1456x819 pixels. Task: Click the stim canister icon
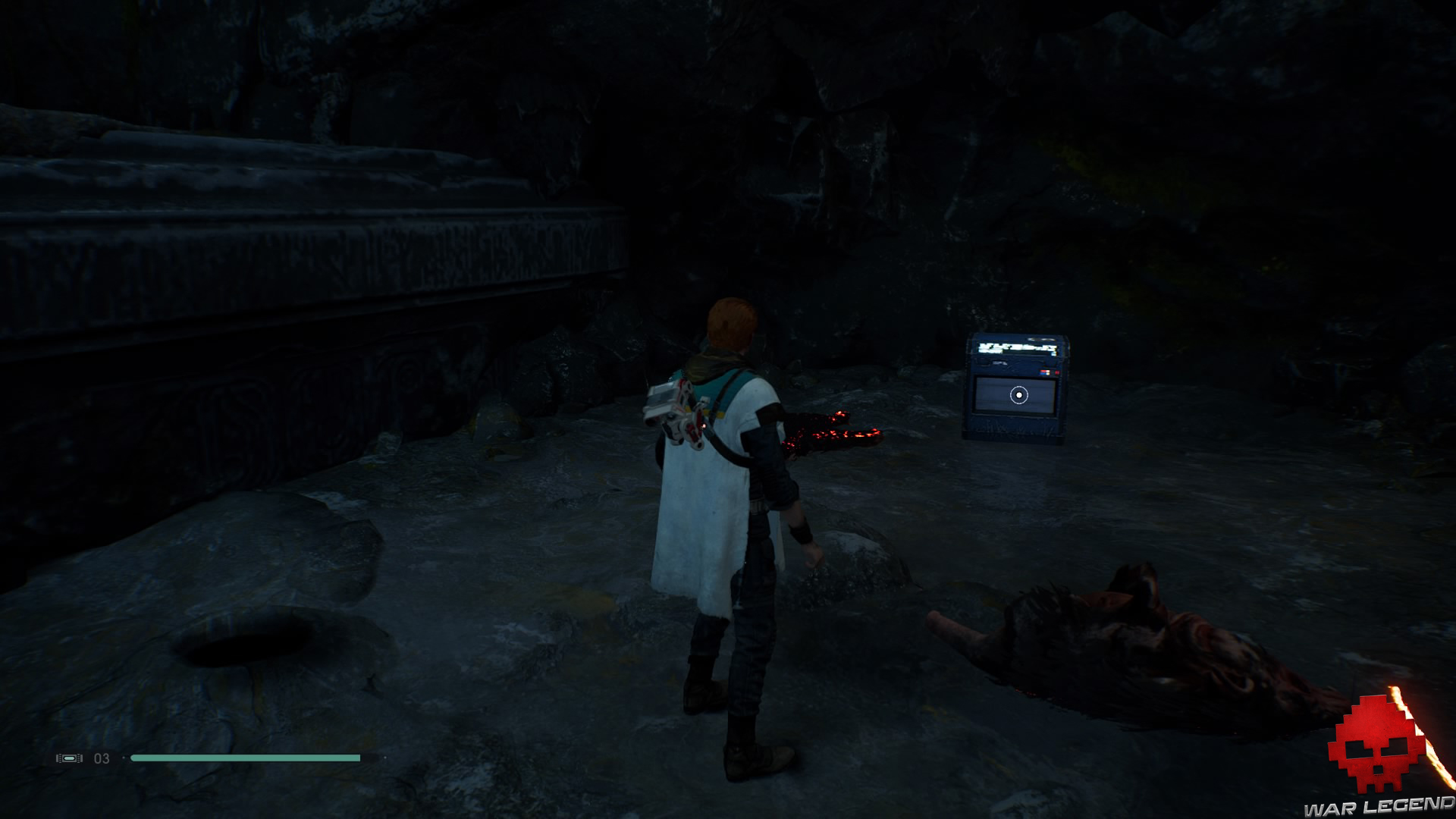tap(69, 758)
